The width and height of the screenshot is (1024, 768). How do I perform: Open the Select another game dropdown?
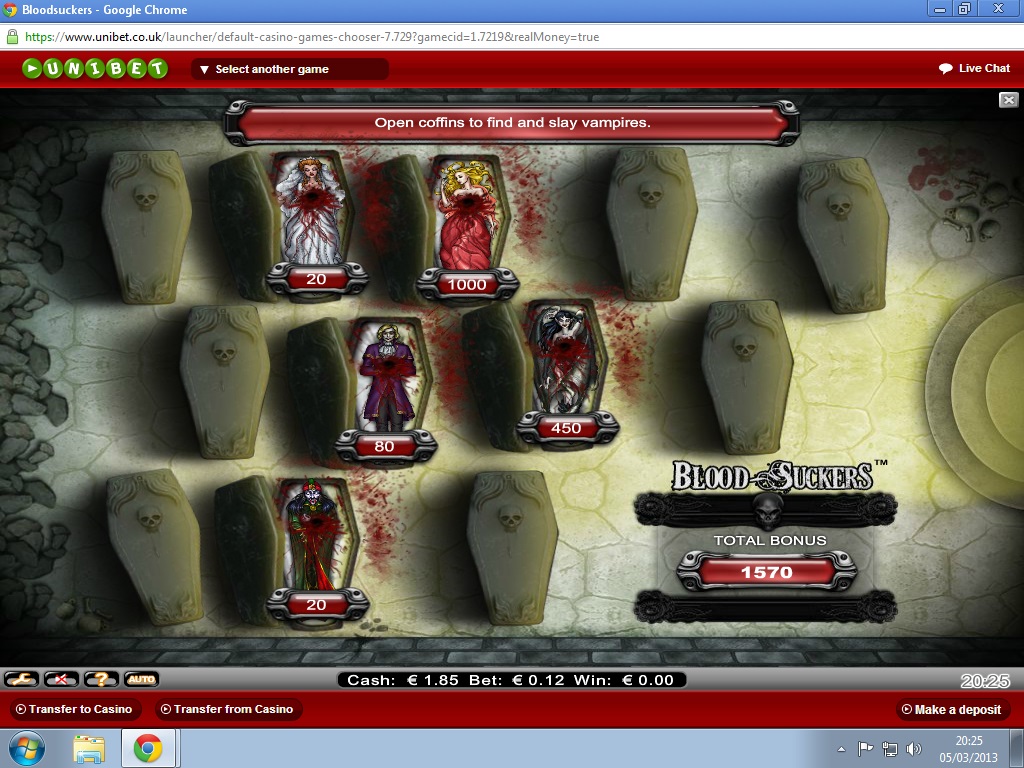[289, 69]
